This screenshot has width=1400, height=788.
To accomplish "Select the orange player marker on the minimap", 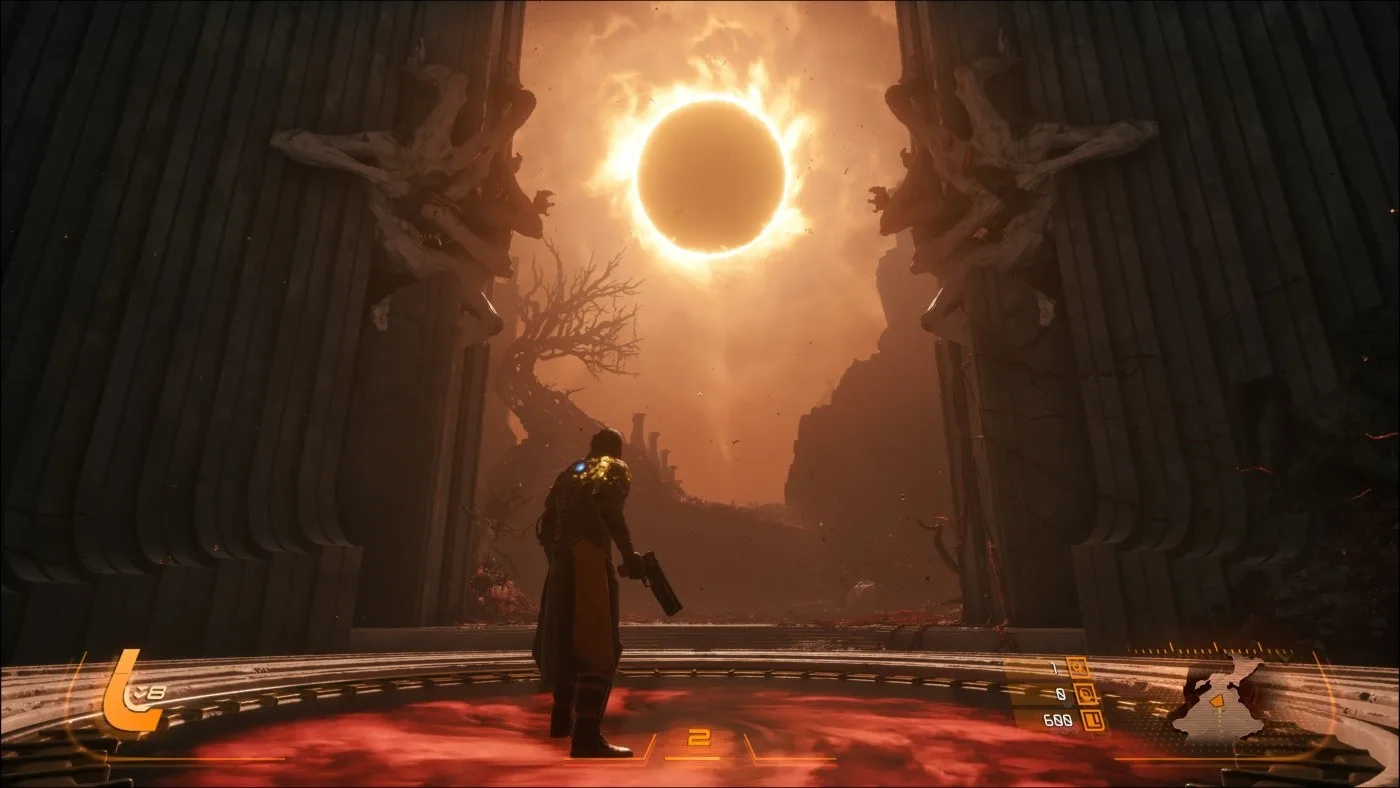I will tap(1218, 702).
